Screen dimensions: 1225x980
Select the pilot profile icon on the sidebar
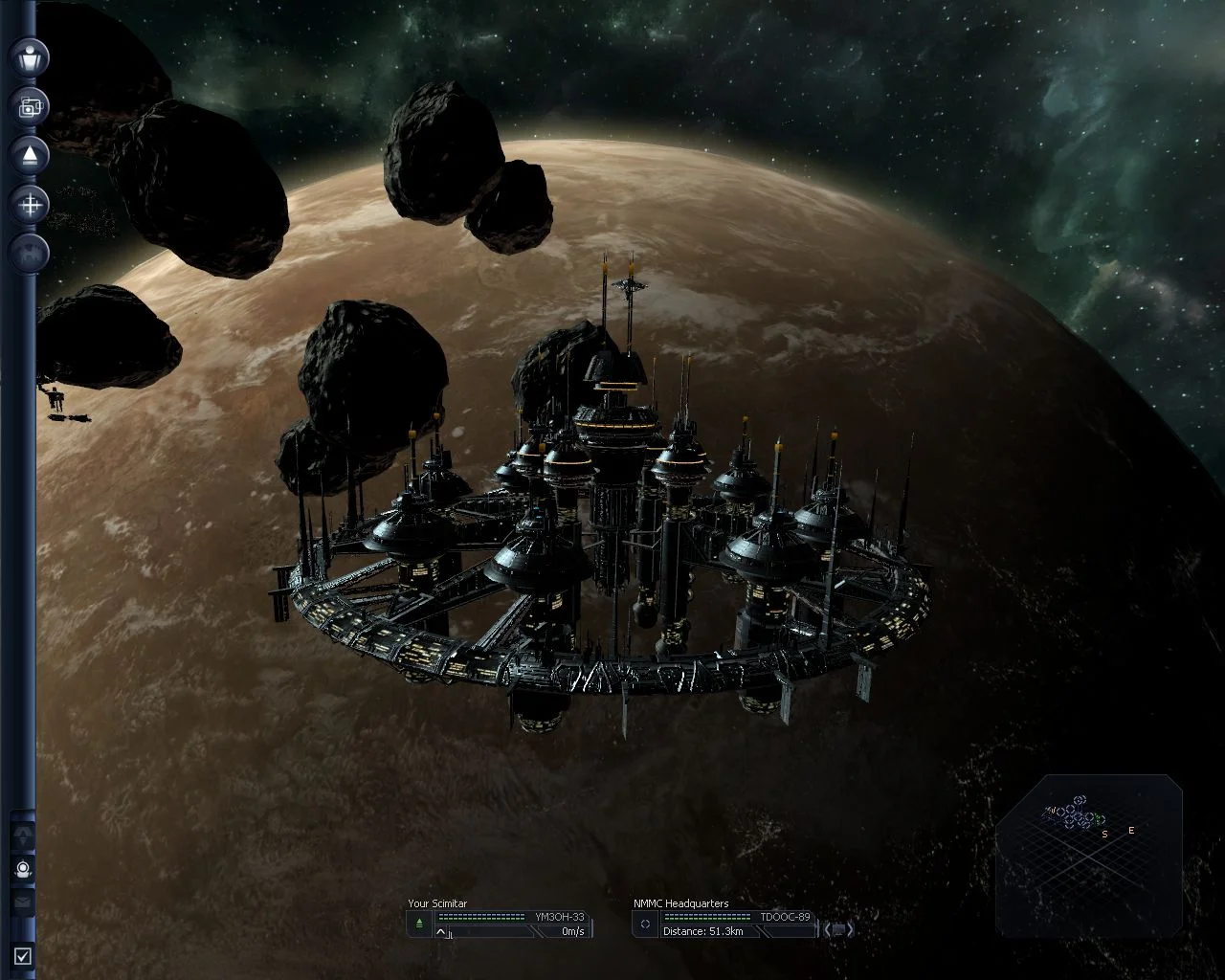[30, 57]
